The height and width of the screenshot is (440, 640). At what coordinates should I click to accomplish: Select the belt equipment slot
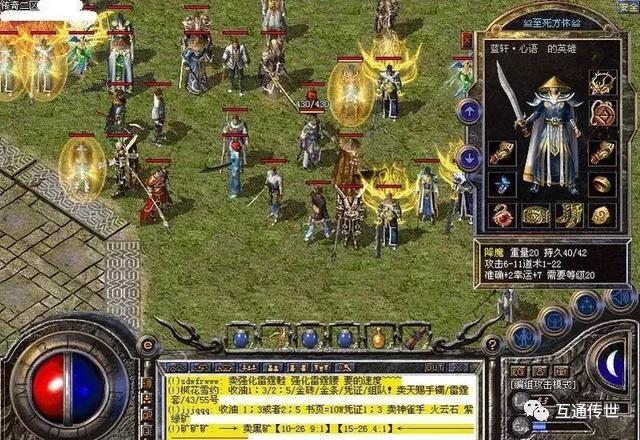(x=535, y=214)
